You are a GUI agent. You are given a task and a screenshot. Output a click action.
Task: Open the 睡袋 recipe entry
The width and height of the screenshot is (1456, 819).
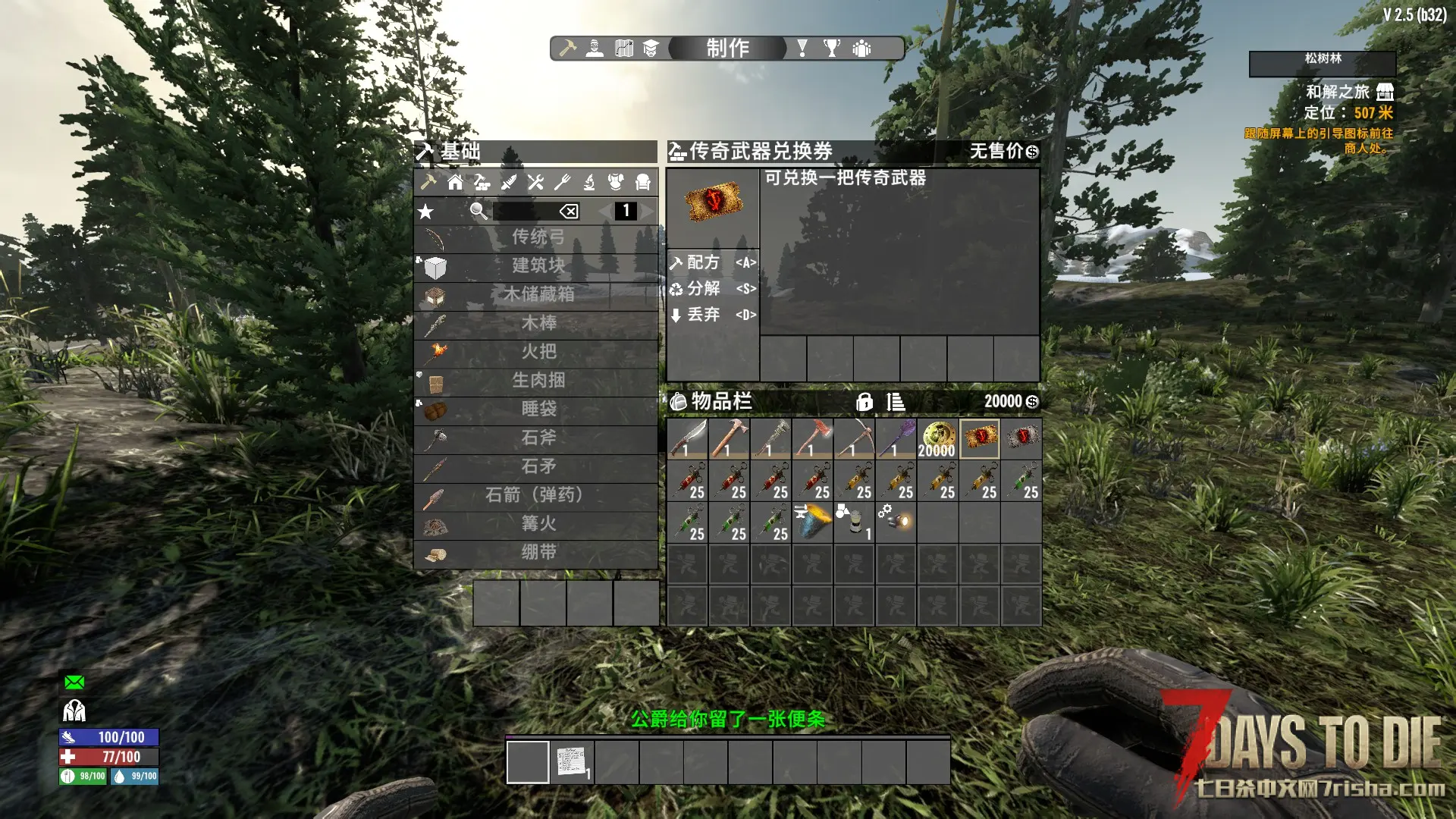537,409
